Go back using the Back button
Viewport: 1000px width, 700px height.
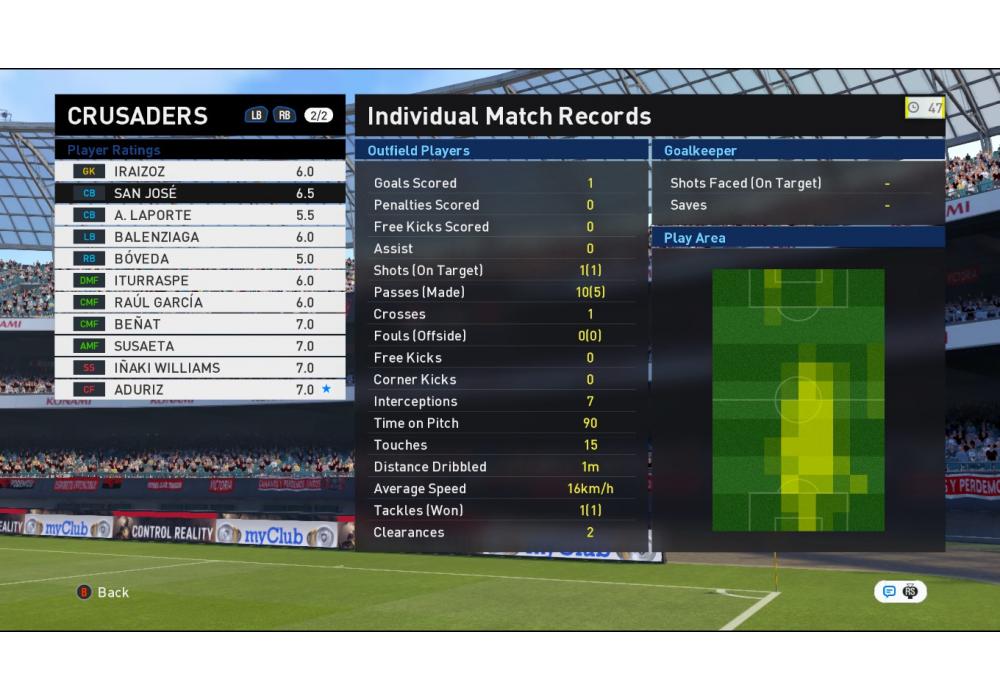(x=104, y=592)
